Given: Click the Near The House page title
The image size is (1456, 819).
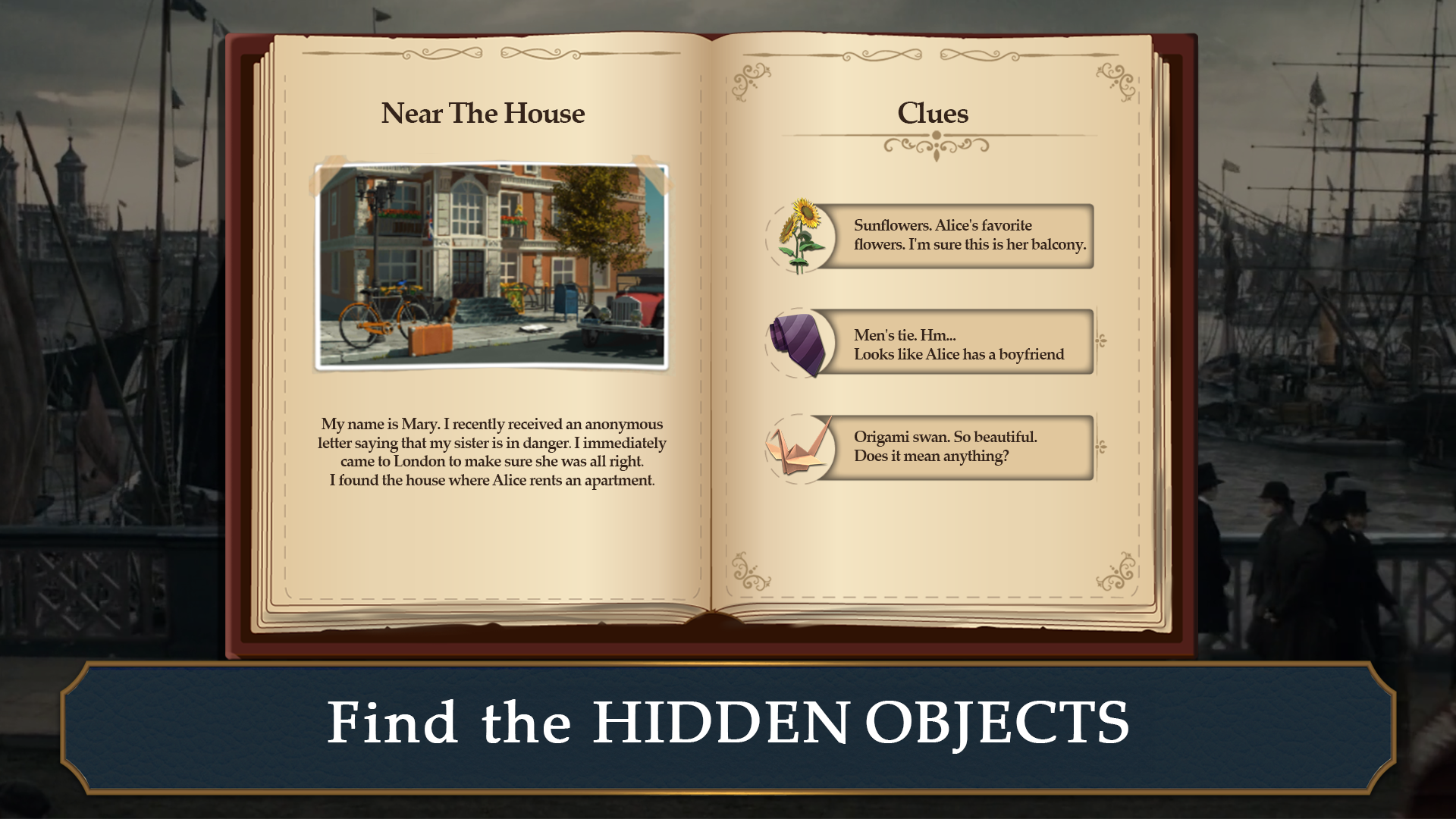Looking at the screenshot, I should (483, 114).
